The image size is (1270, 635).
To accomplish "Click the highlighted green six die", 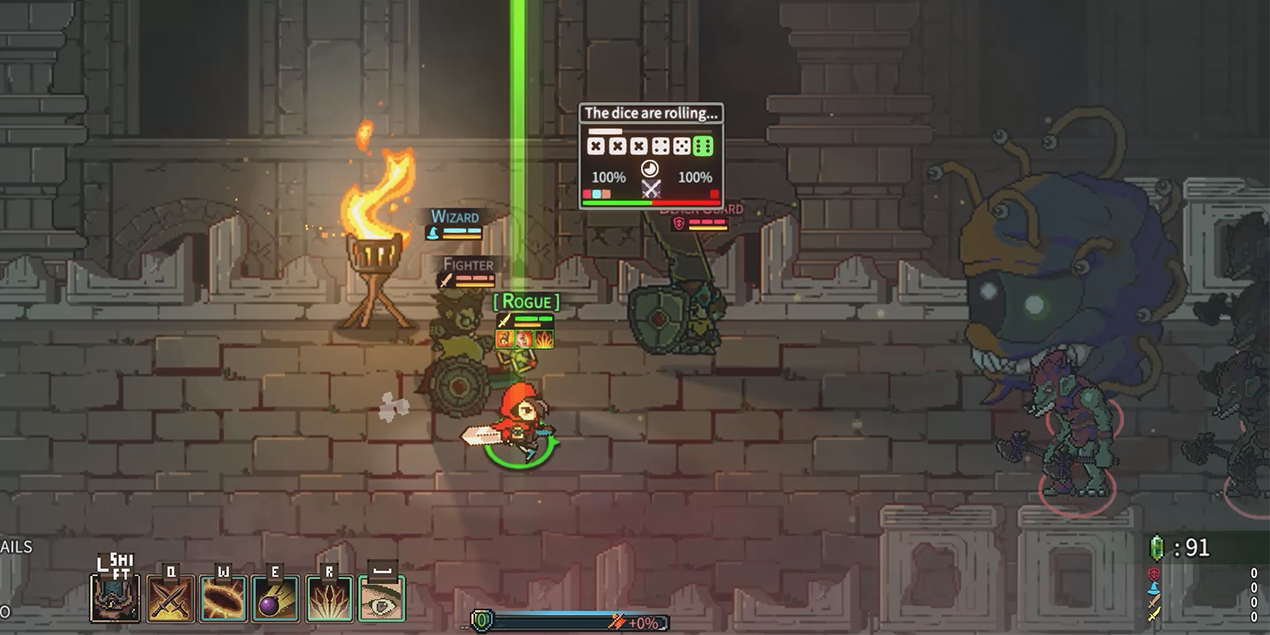I will pyautogui.click(x=703, y=146).
